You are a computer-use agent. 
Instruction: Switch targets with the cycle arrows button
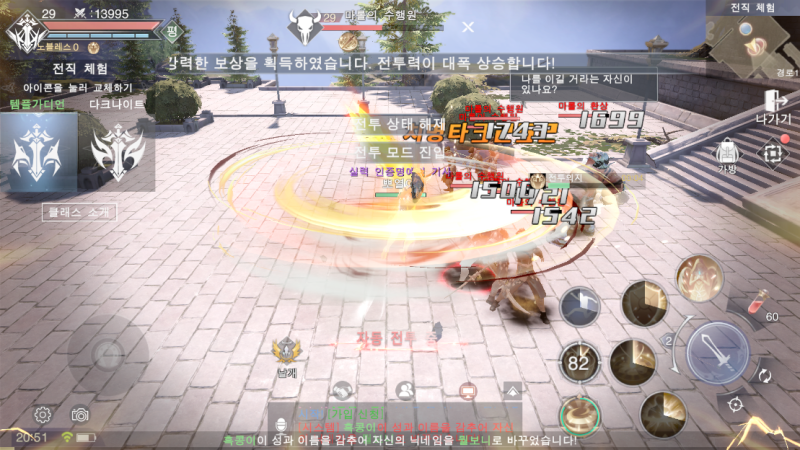coord(765,376)
